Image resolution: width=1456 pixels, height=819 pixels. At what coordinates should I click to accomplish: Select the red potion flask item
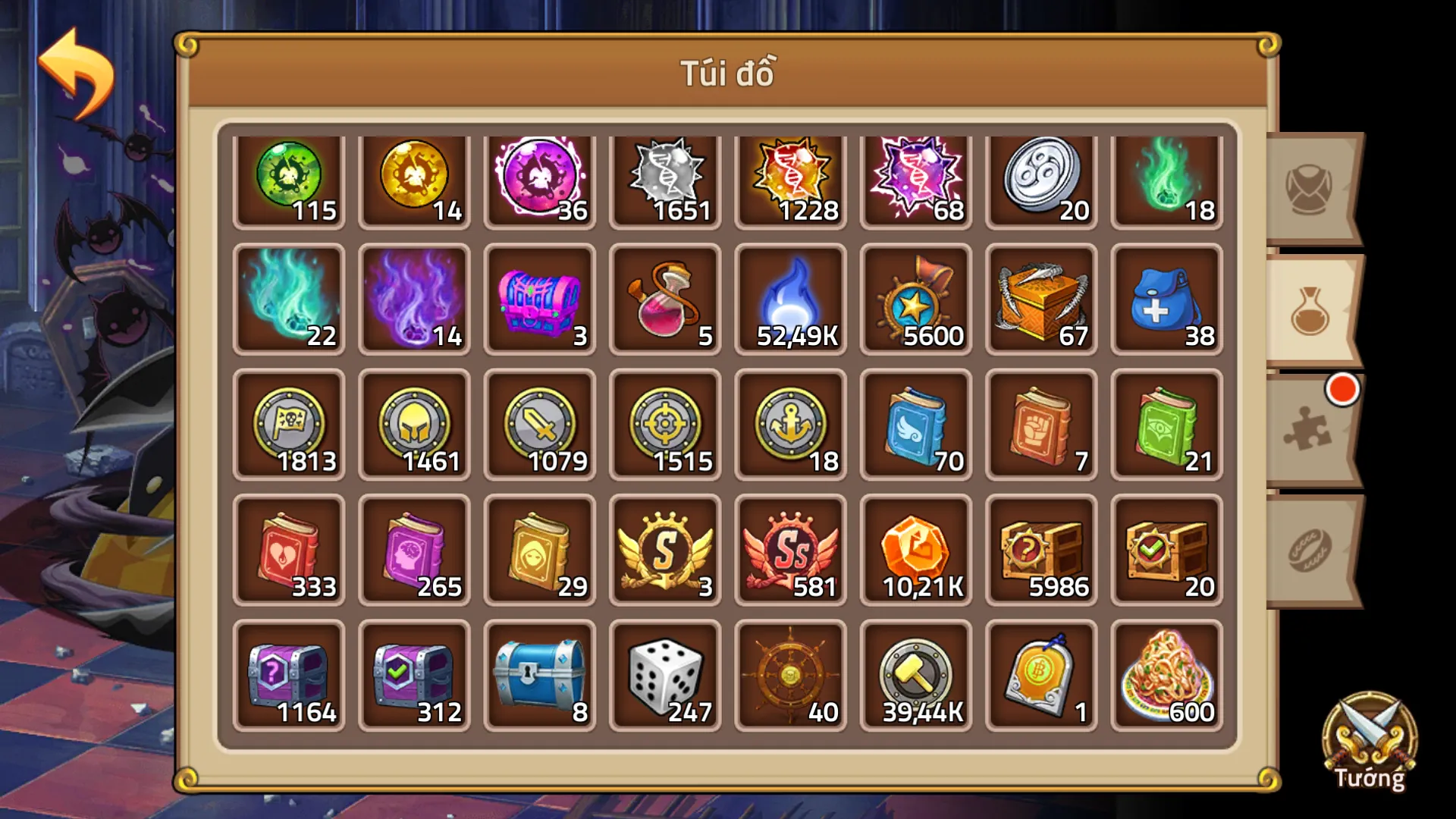pyautogui.click(x=665, y=300)
